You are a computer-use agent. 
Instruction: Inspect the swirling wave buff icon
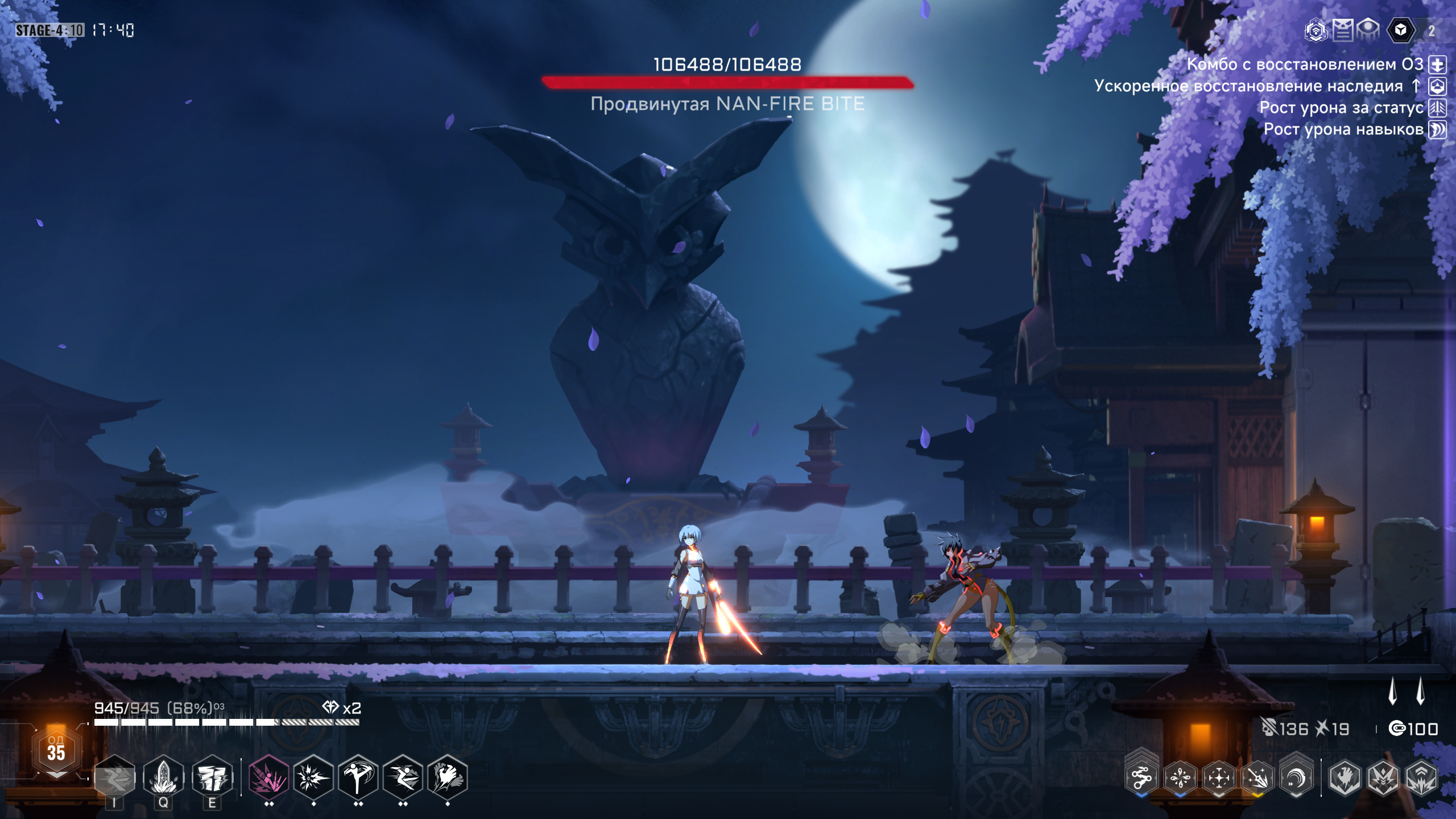pos(1296,777)
